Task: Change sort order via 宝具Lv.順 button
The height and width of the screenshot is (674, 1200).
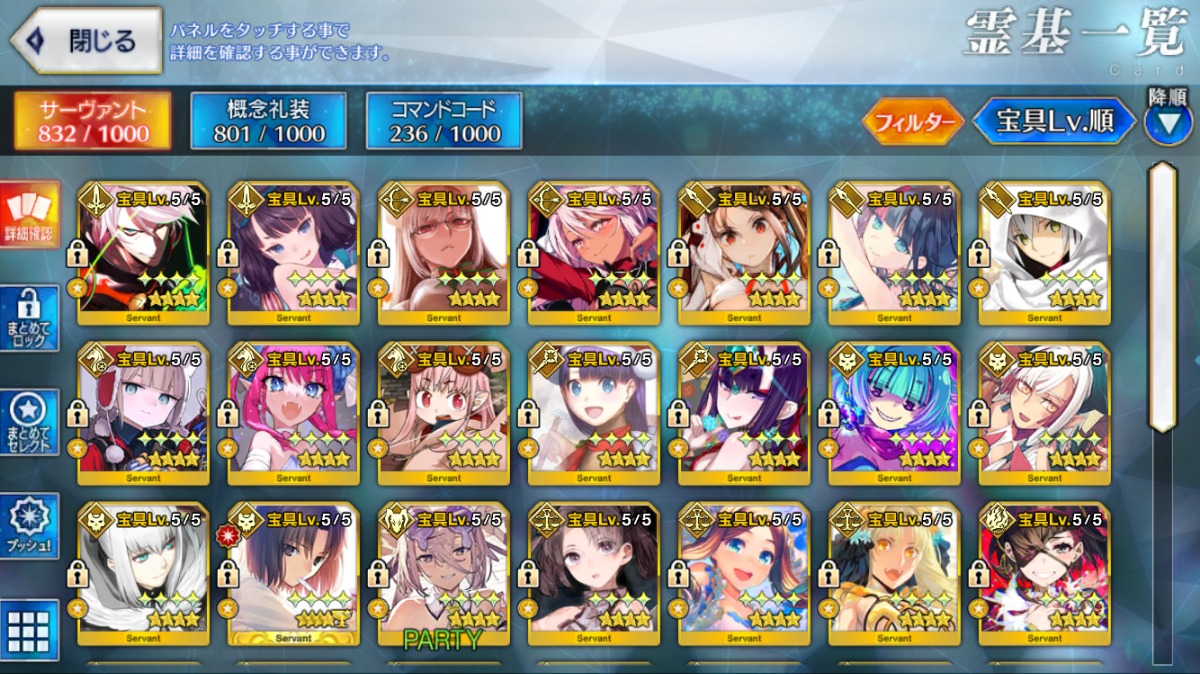Action: (1055, 122)
